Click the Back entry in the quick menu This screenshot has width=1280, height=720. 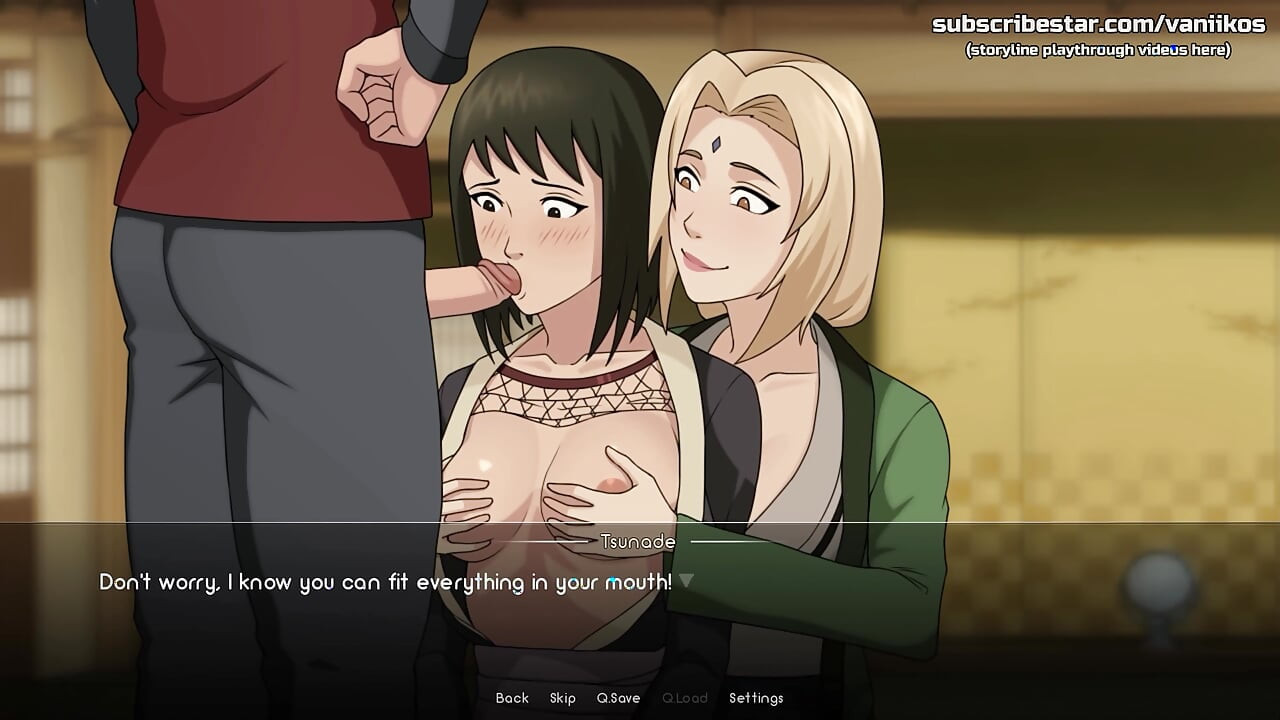point(512,698)
